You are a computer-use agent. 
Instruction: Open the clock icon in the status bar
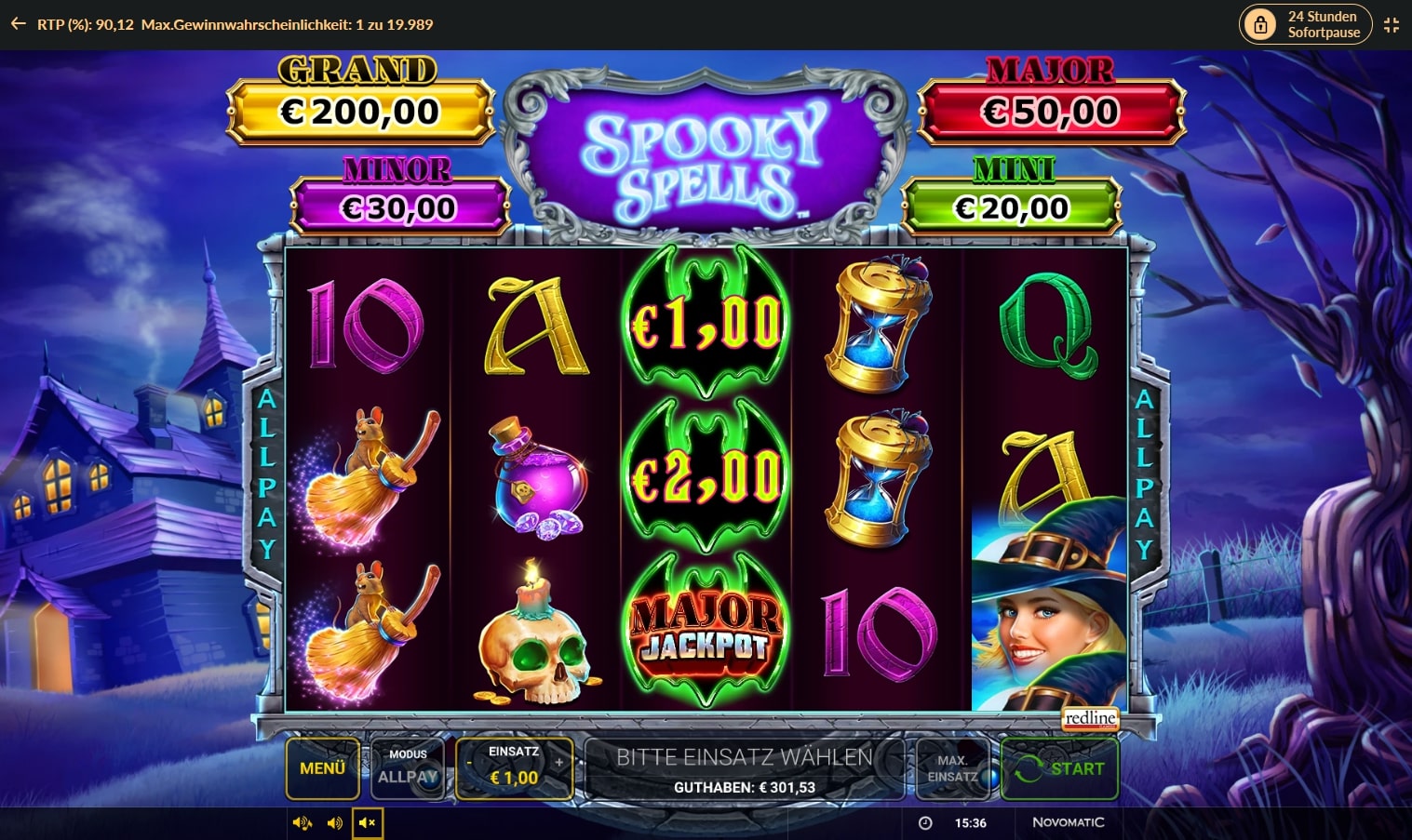[x=925, y=822]
